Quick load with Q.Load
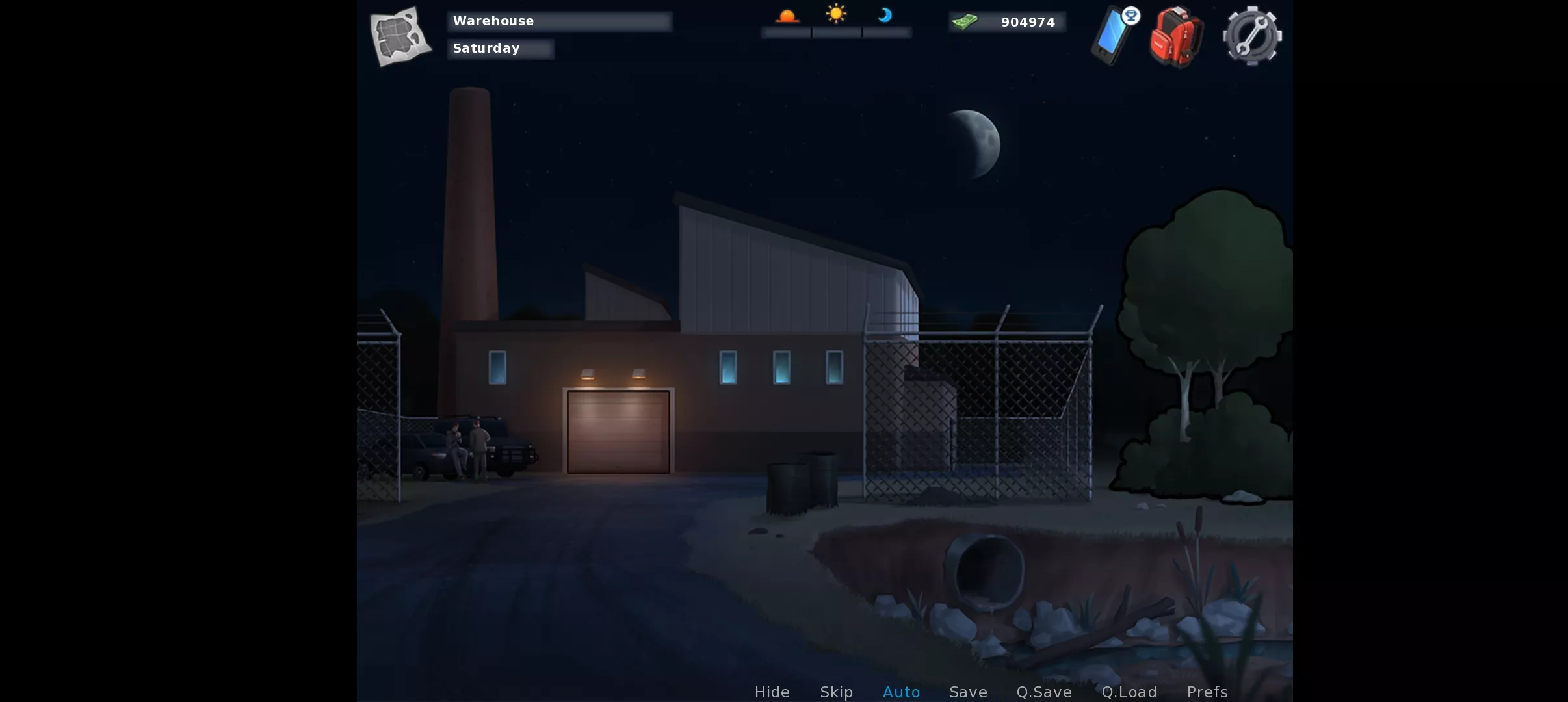The height and width of the screenshot is (702, 1568). [x=1129, y=692]
